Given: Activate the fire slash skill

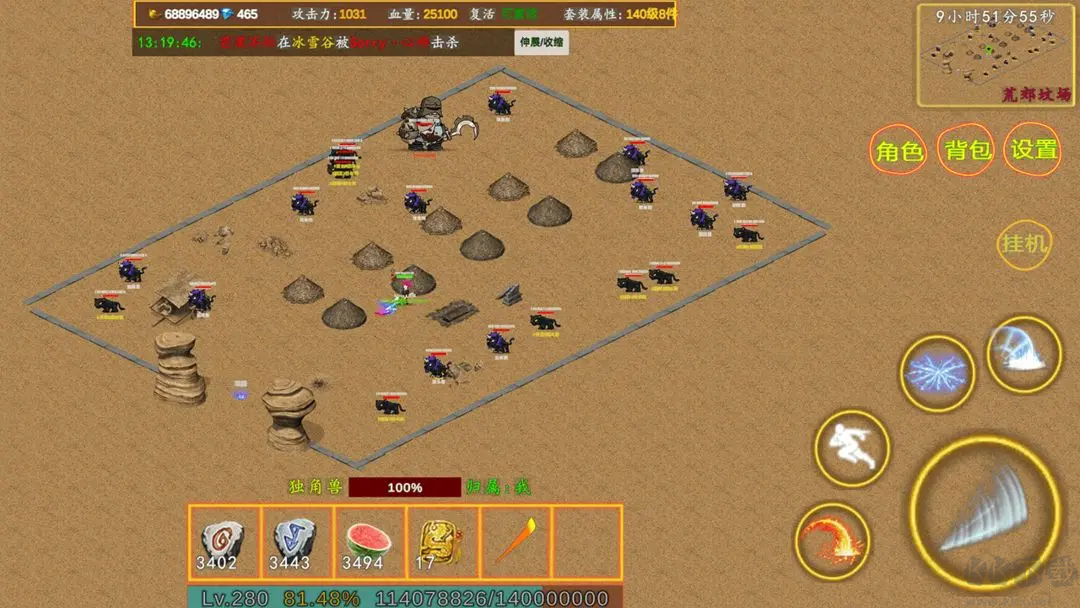Looking at the screenshot, I should (833, 541).
